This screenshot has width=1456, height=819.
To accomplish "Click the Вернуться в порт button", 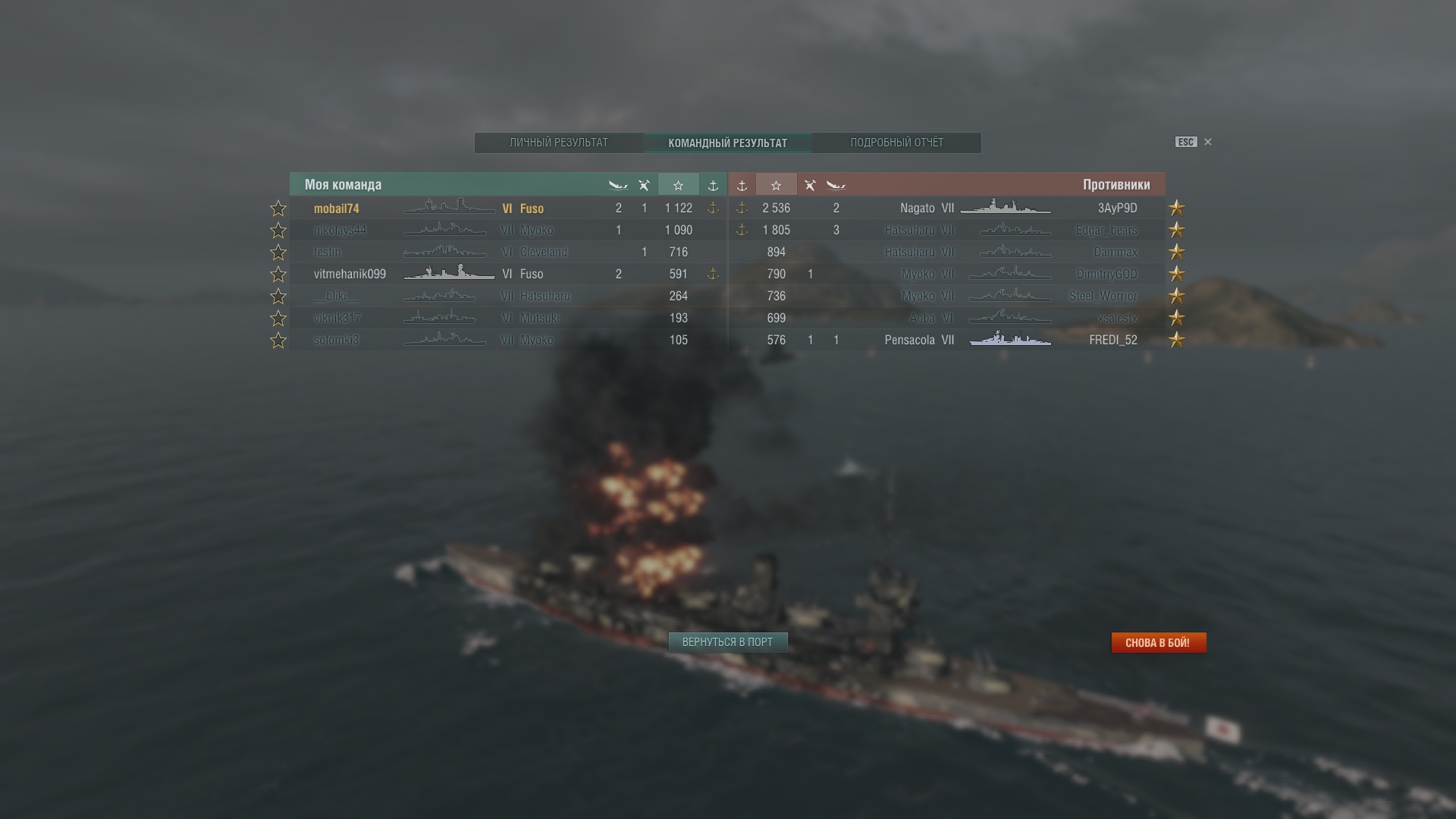I will point(727,642).
